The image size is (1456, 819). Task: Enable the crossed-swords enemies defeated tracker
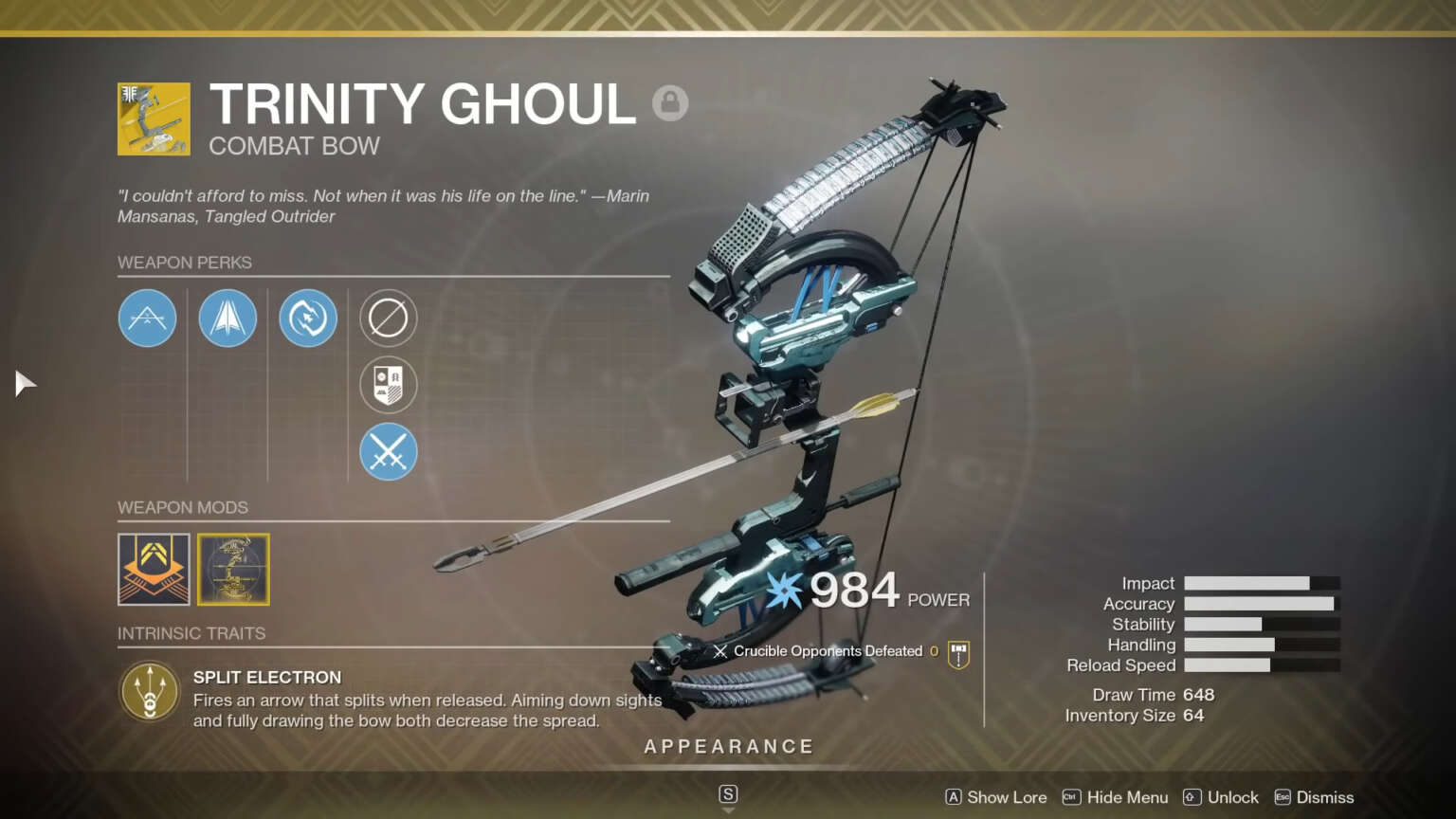tap(389, 452)
